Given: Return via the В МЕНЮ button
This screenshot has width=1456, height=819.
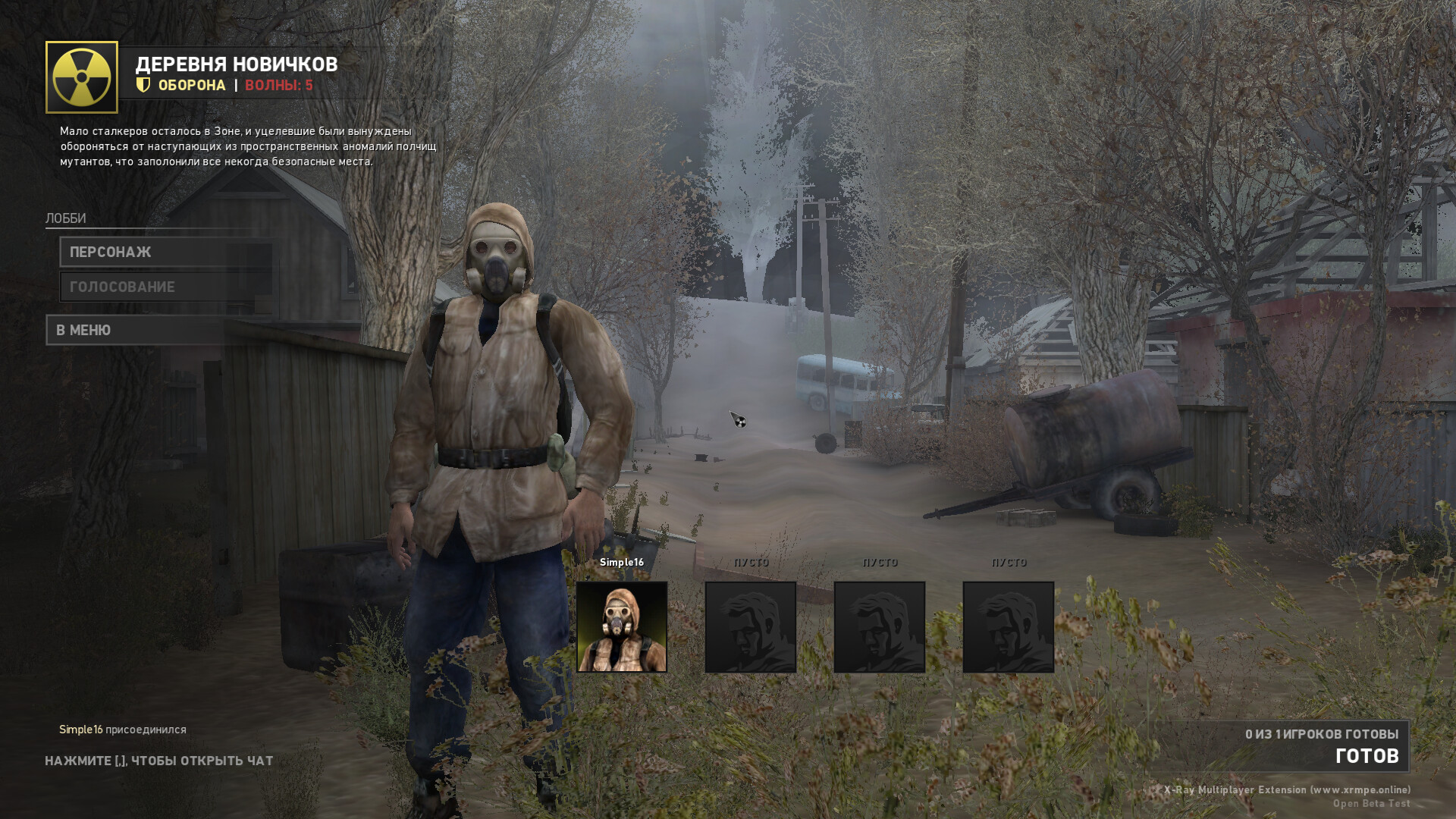Looking at the screenshot, I should (x=136, y=330).
